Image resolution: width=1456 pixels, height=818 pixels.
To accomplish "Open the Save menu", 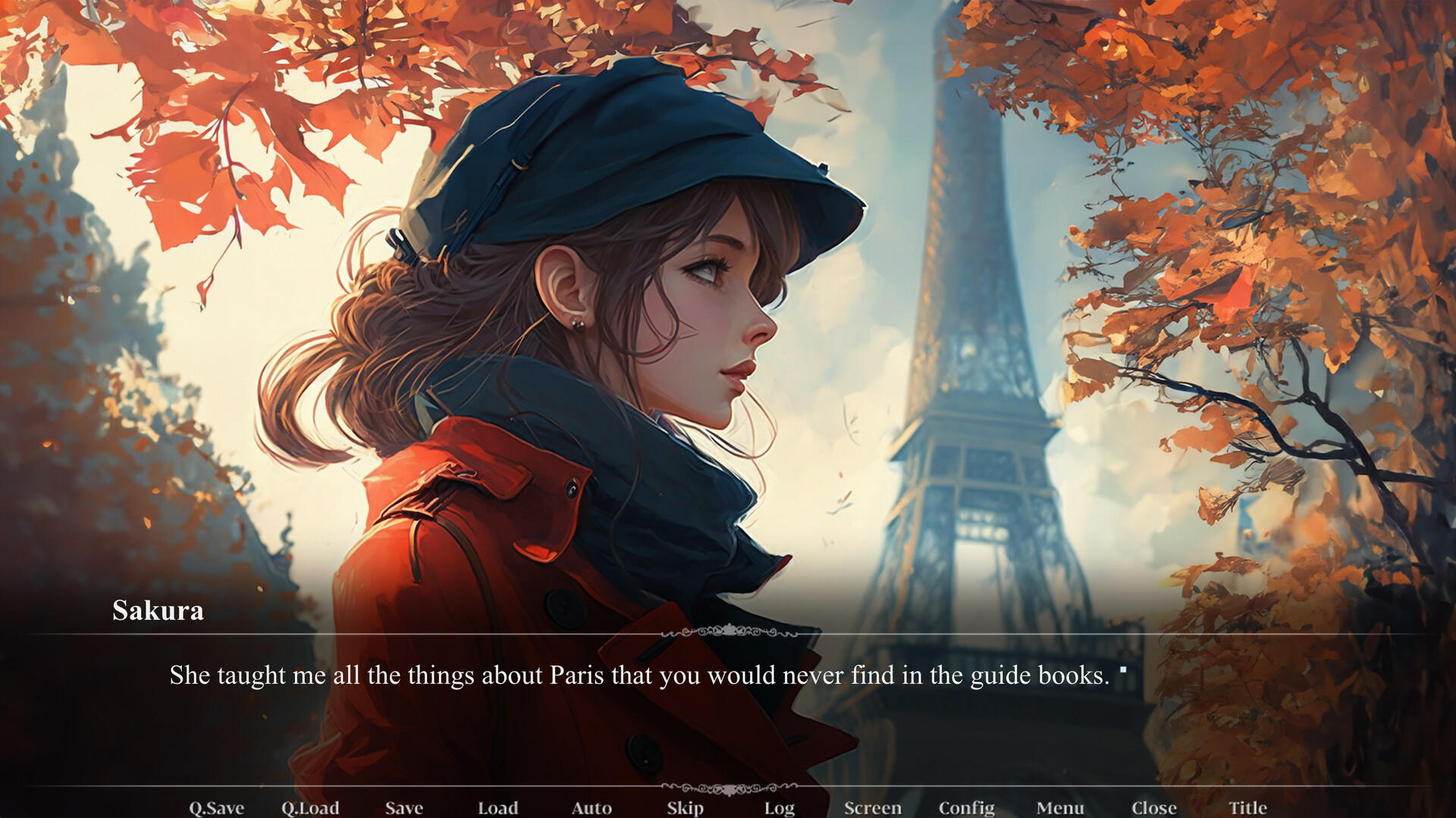I will pos(404,808).
